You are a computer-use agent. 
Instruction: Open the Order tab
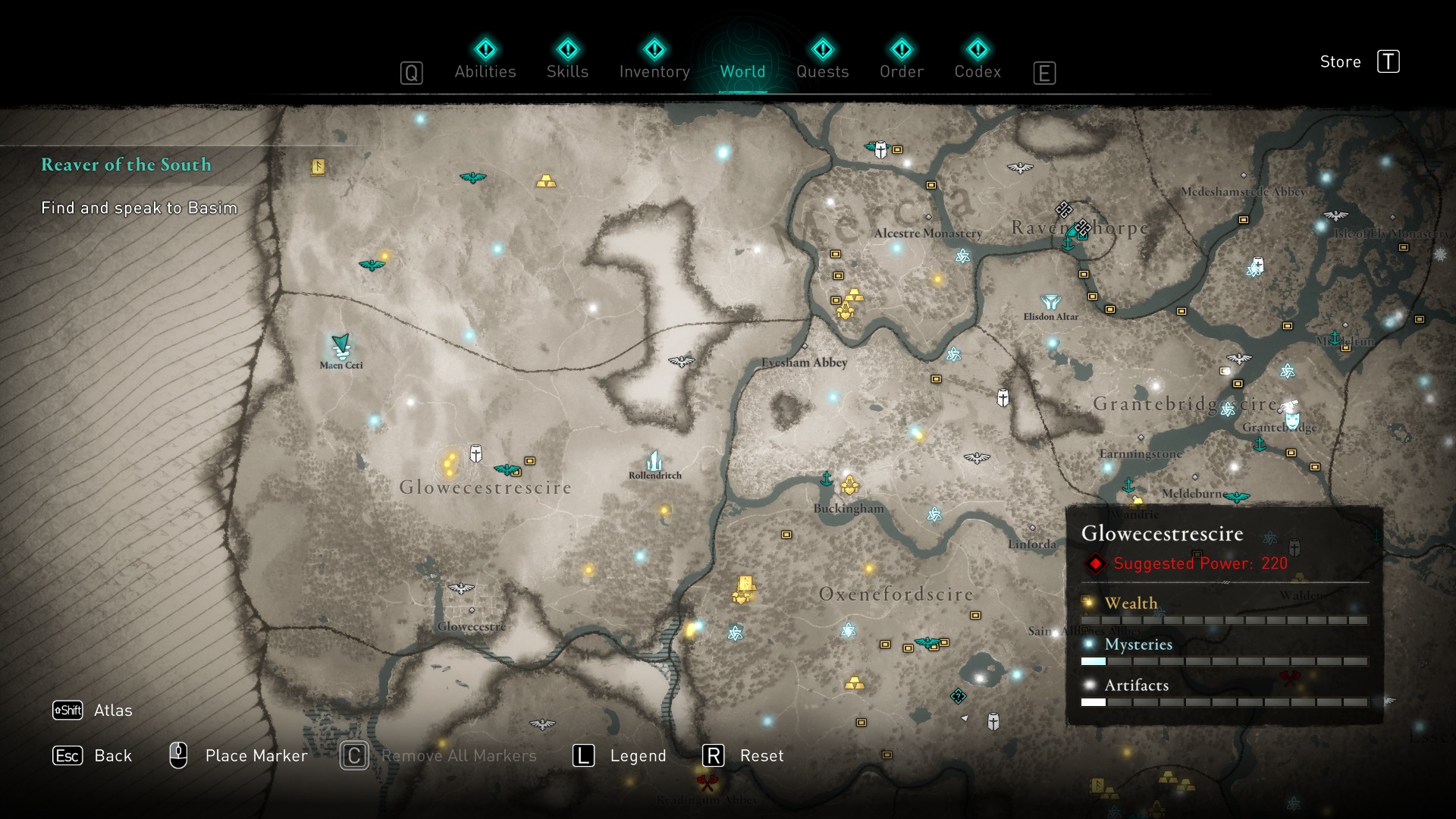click(901, 61)
